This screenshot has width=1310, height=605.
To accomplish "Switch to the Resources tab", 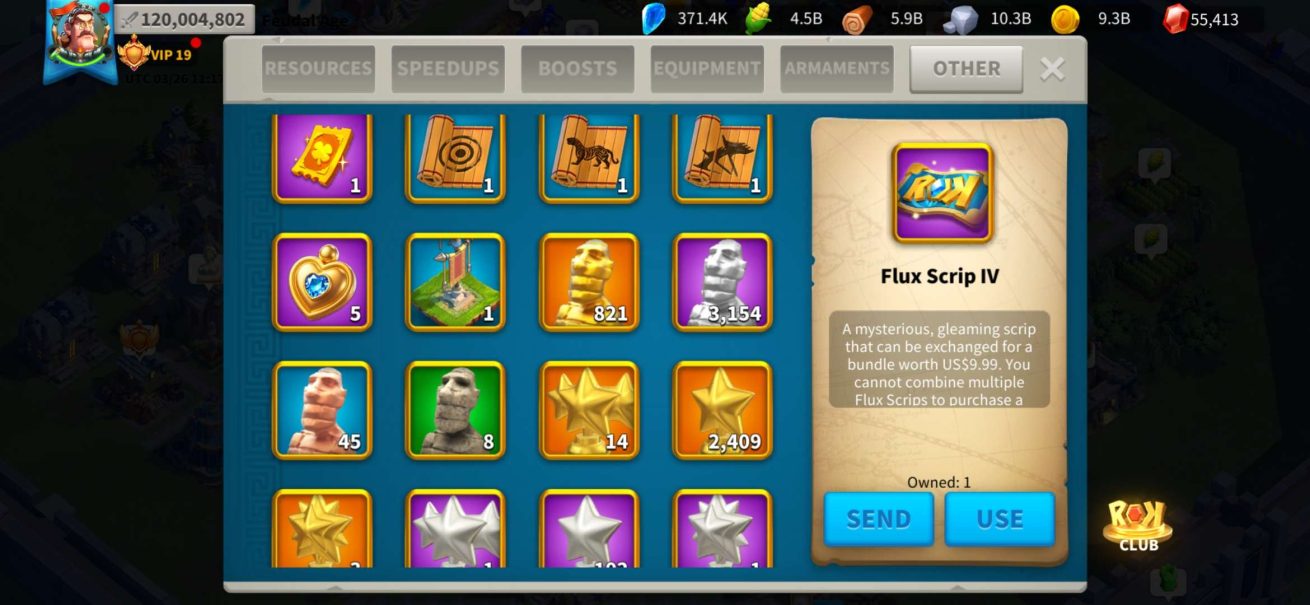I will (318, 69).
